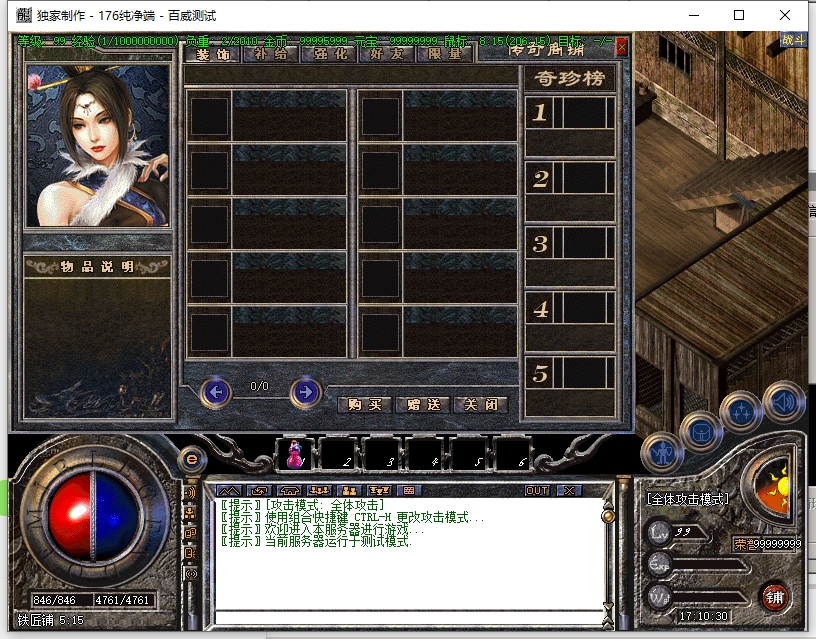Maximize the game window
The image size is (816, 639).
click(x=739, y=15)
